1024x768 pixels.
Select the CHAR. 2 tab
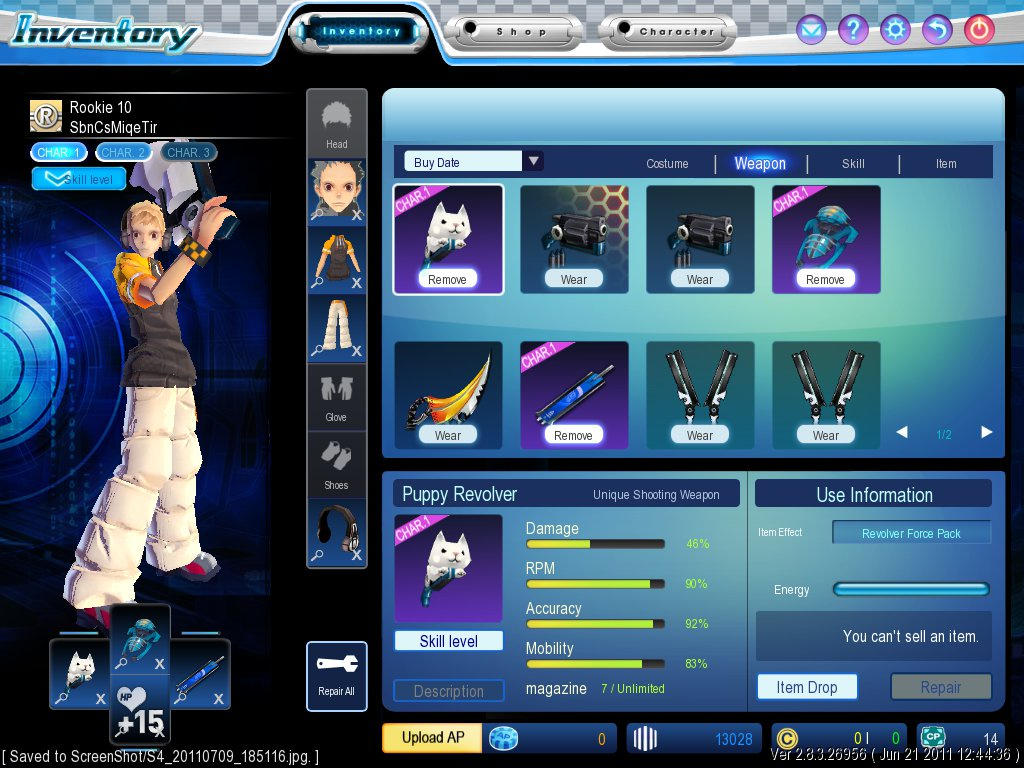tap(123, 152)
